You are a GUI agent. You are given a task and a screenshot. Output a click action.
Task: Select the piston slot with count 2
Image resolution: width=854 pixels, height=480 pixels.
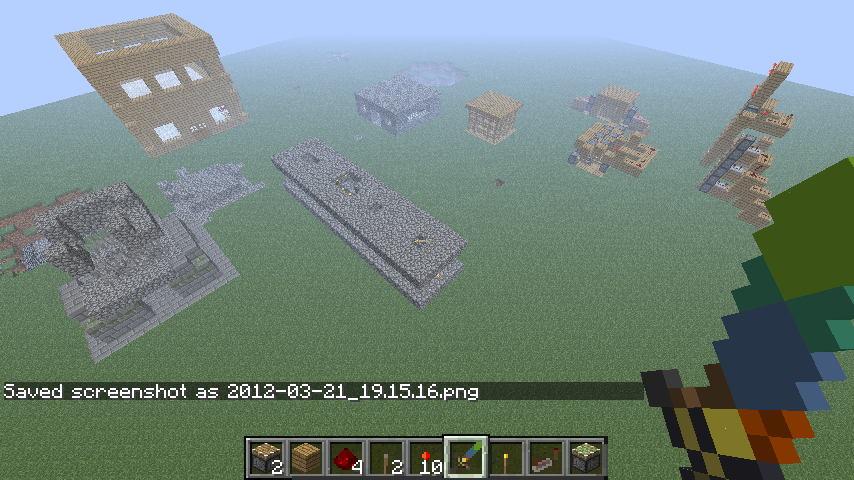point(266,459)
